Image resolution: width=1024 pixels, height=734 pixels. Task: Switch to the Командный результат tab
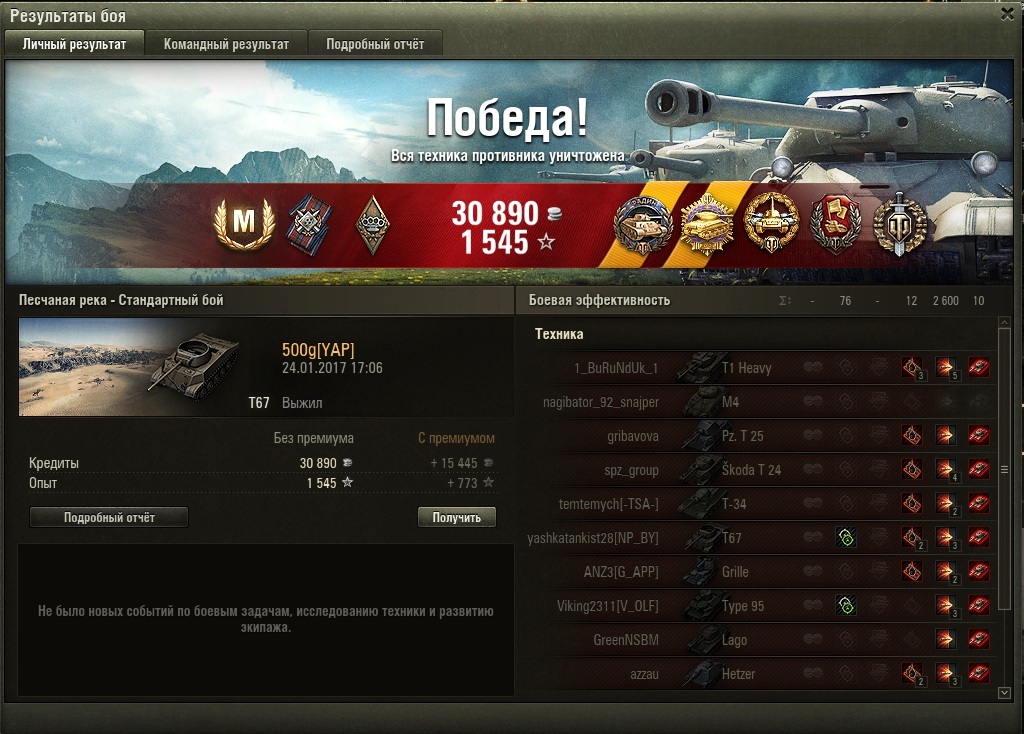pyautogui.click(x=226, y=44)
